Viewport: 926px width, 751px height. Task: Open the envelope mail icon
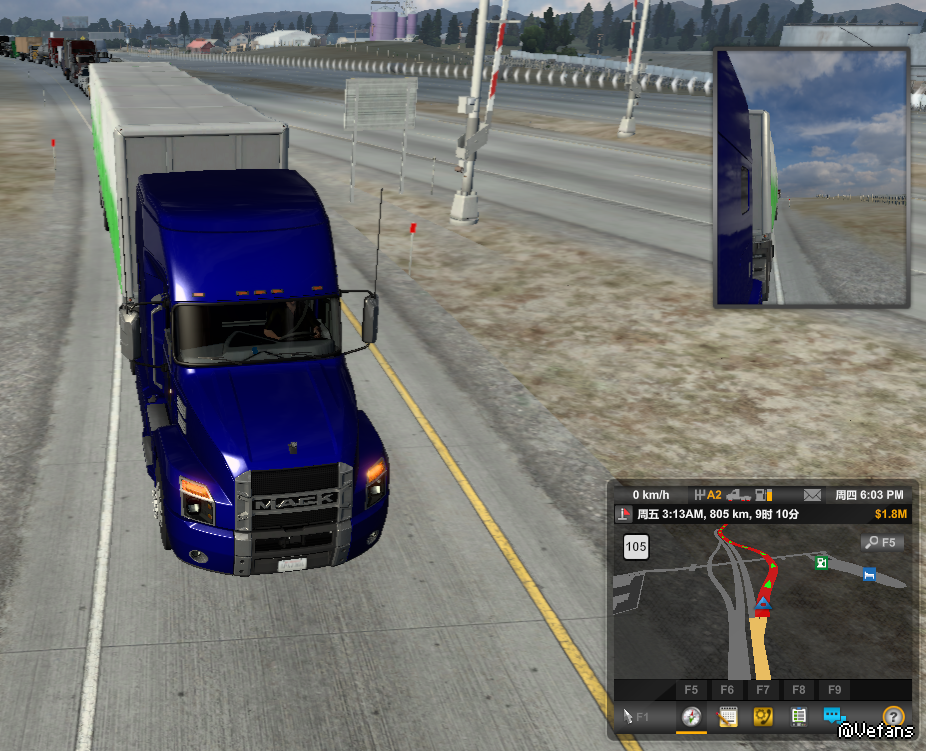(x=812, y=495)
